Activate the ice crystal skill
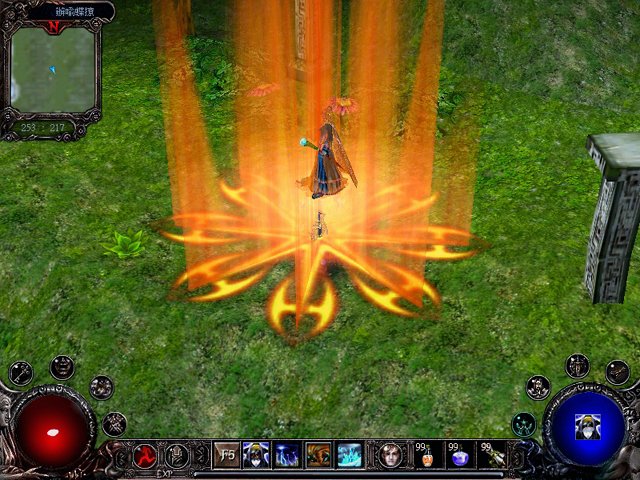The image size is (640, 480). [x=349, y=454]
